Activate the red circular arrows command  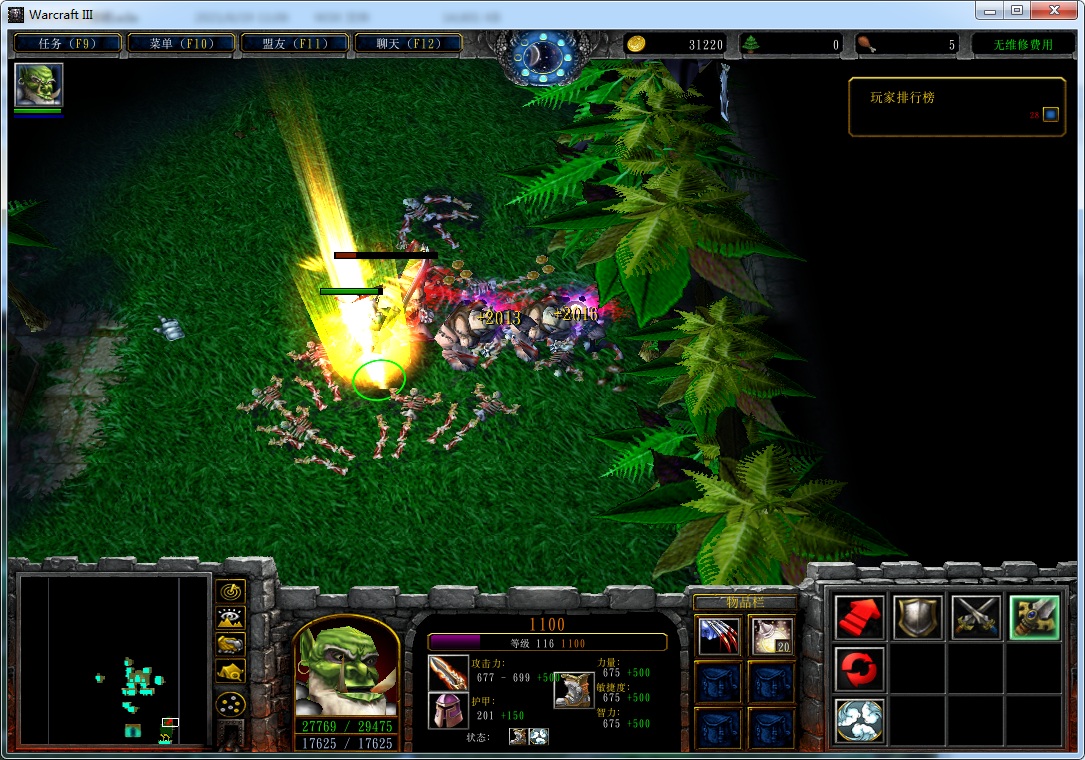point(859,668)
